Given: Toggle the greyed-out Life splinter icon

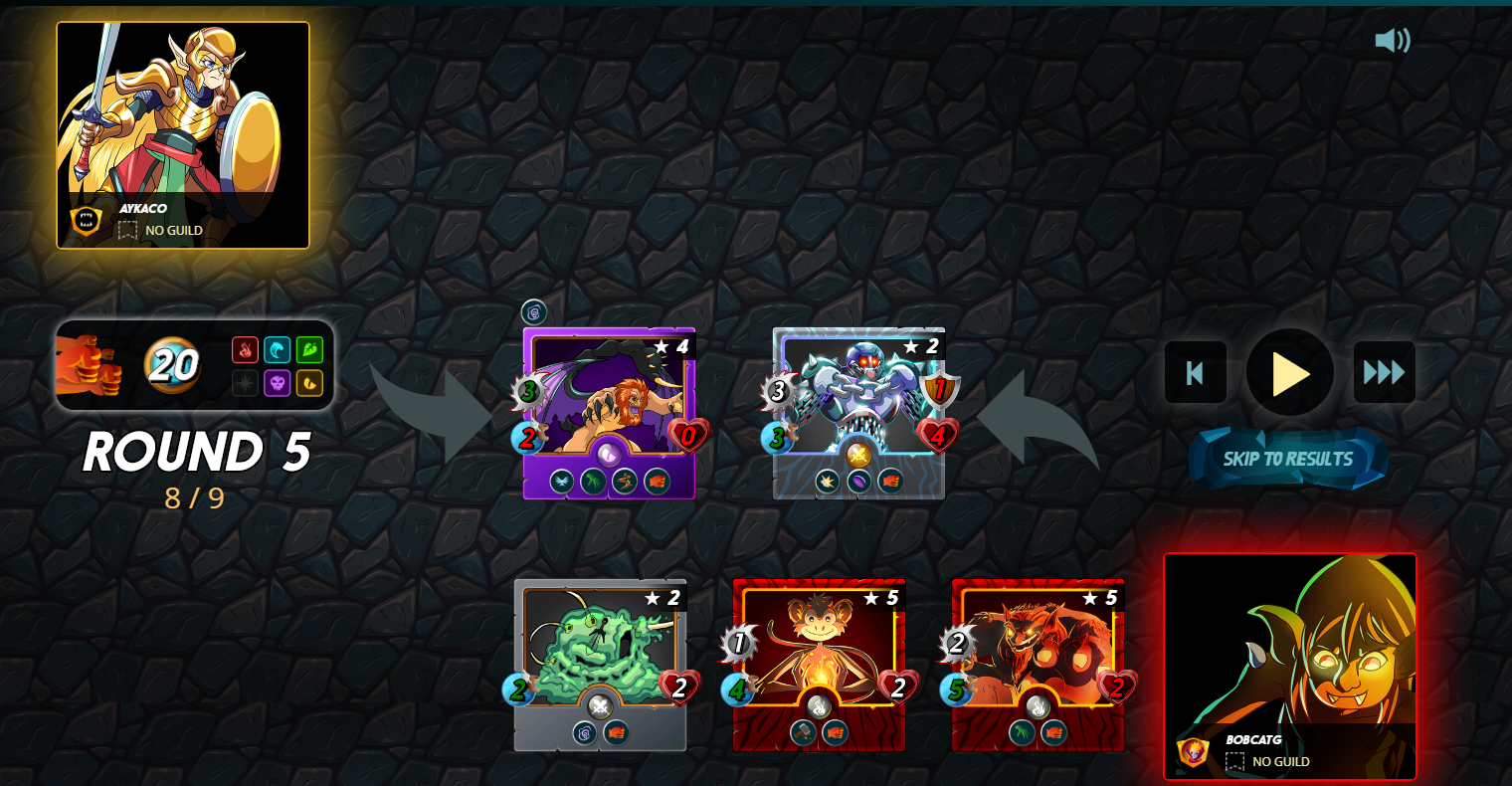Looking at the screenshot, I should tap(246, 383).
